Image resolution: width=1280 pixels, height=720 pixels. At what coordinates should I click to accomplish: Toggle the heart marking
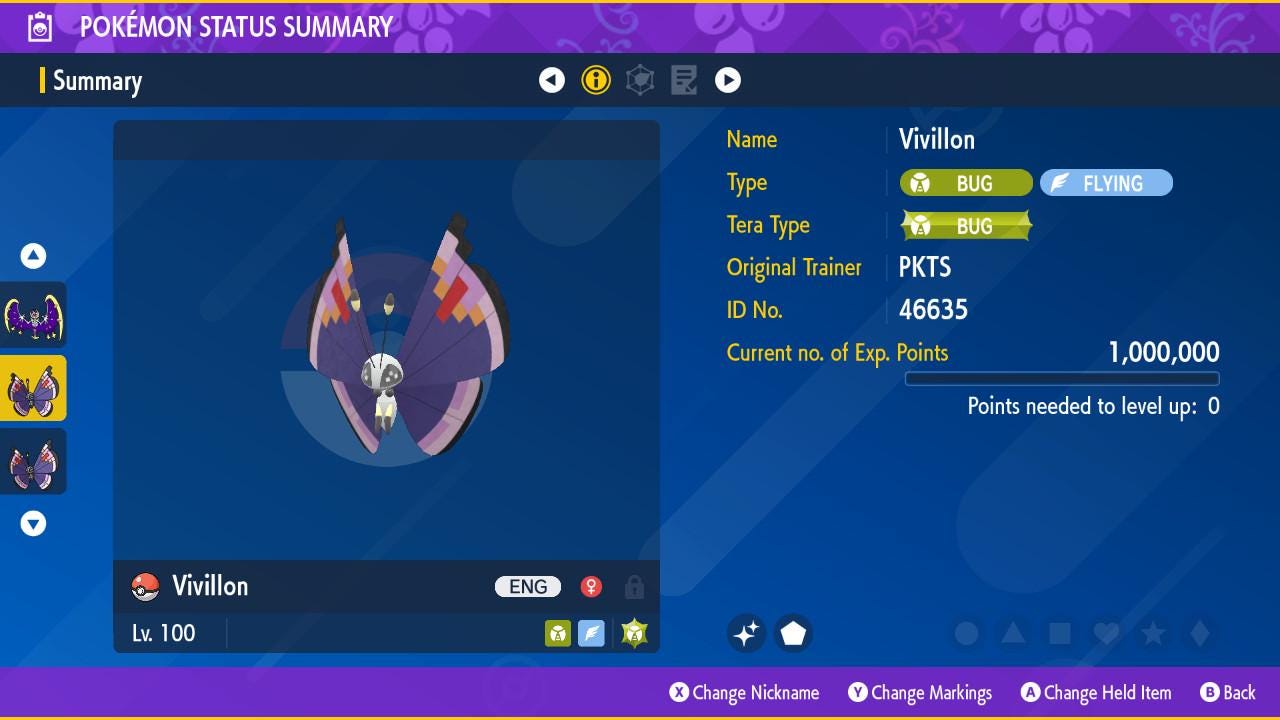click(x=1106, y=633)
